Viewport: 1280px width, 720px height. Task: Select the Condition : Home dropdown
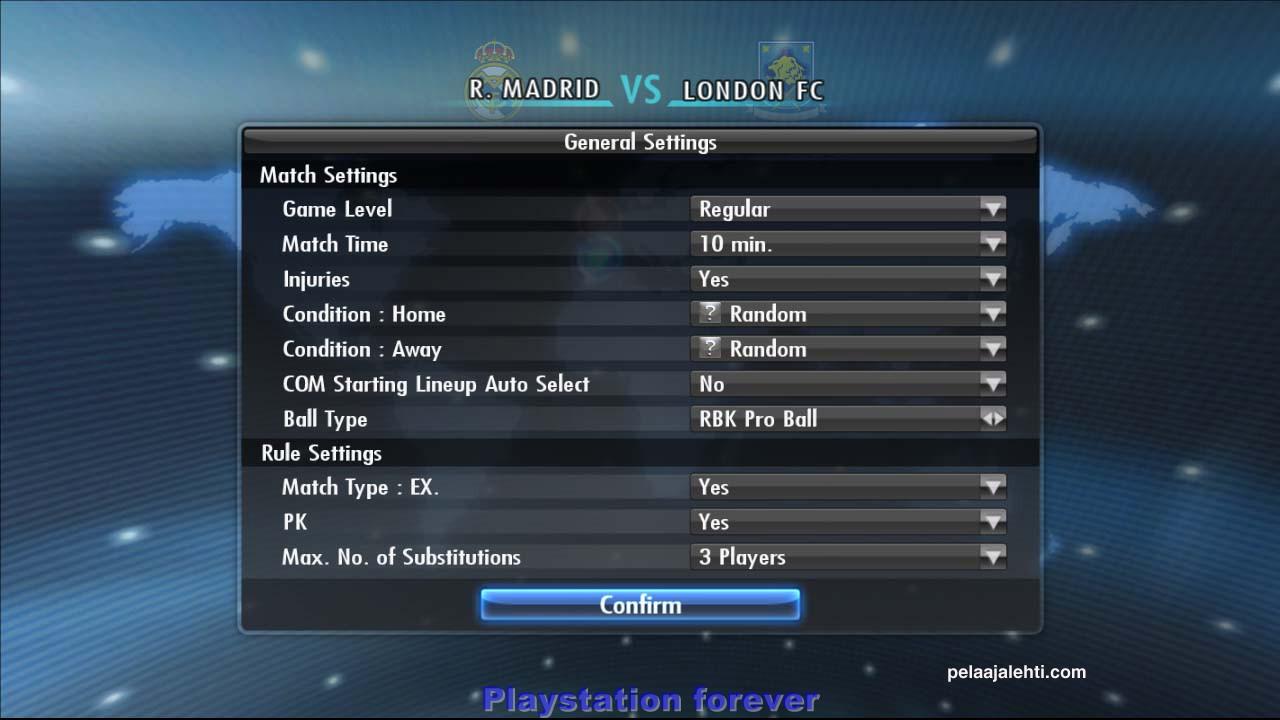tap(848, 314)
